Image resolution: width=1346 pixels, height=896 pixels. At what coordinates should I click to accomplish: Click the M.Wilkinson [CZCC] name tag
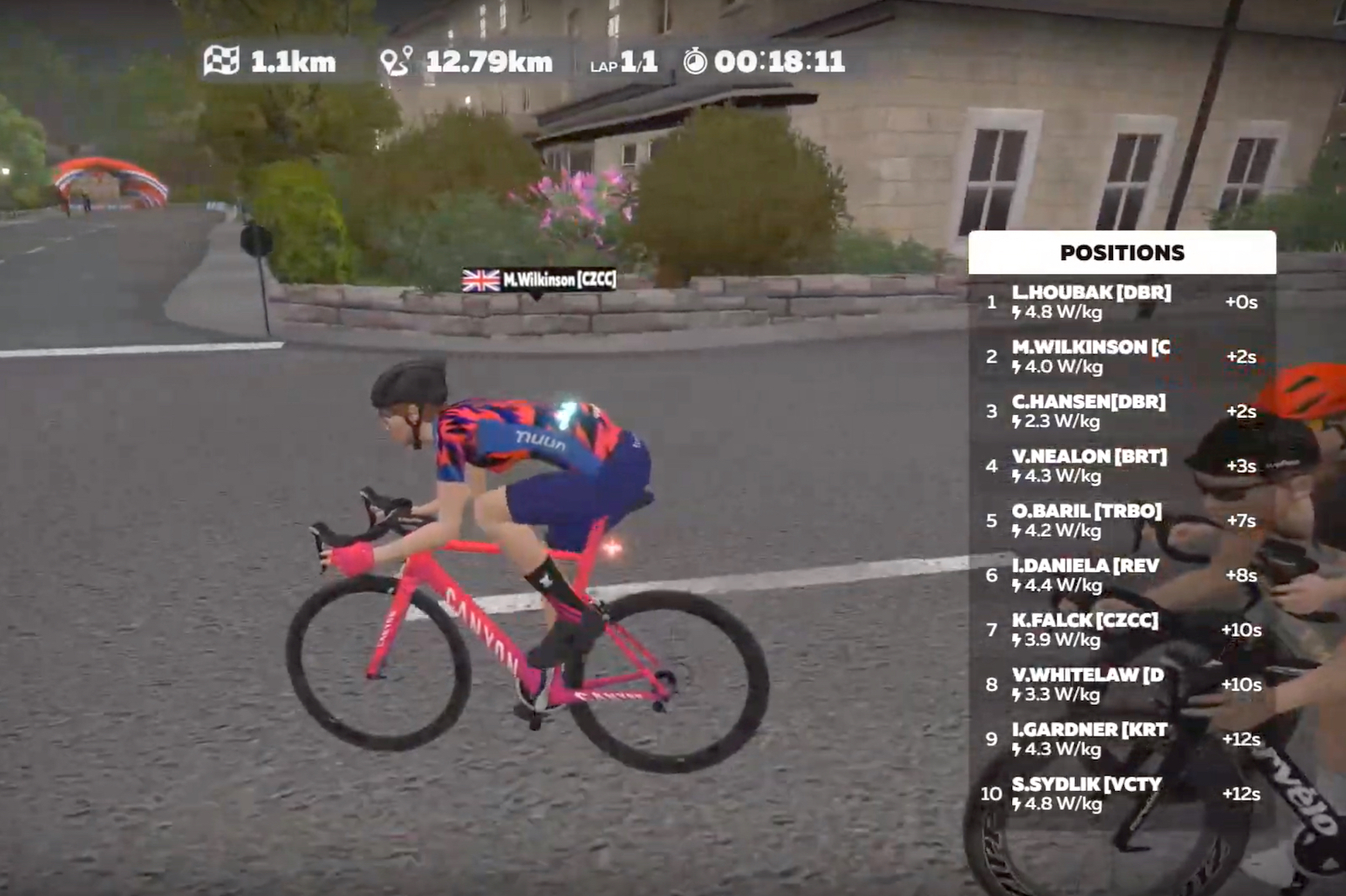(539, 279)
